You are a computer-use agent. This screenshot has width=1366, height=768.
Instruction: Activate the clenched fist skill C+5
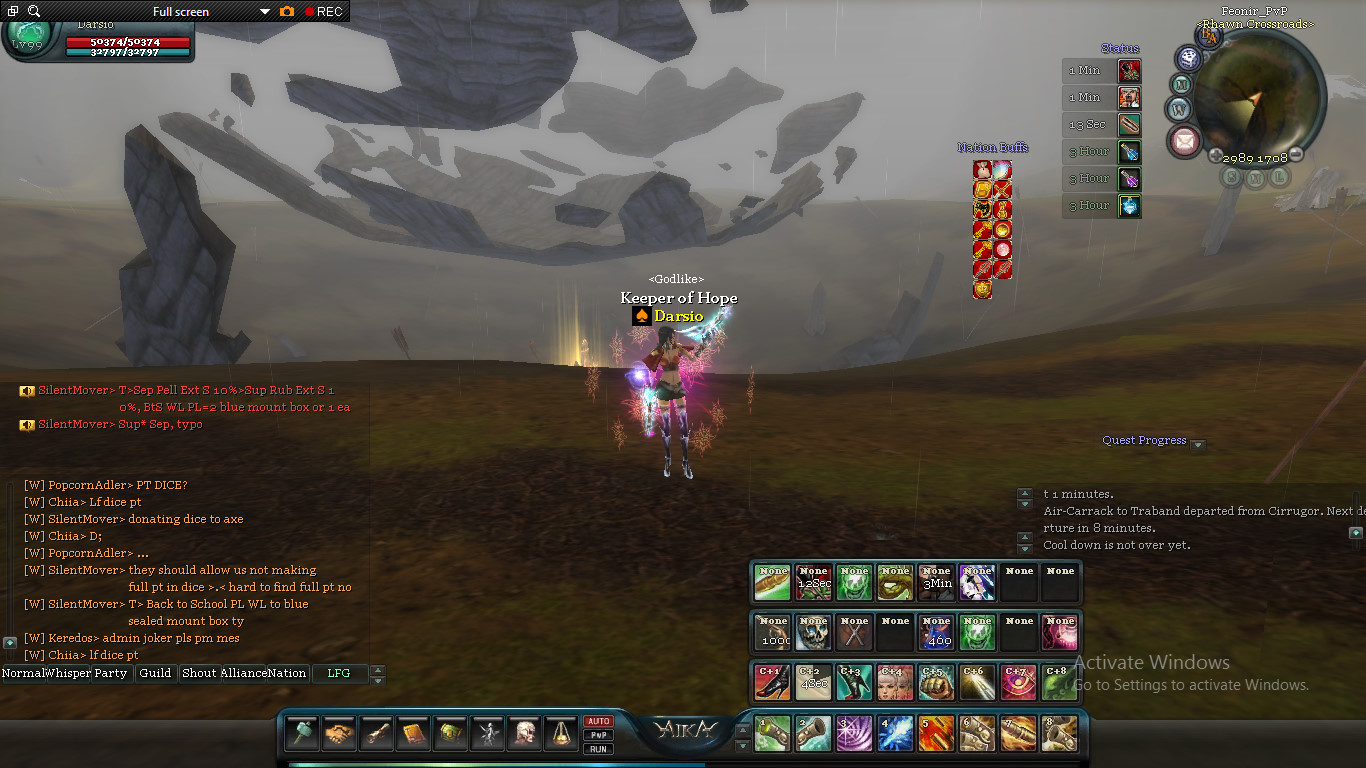[x=936, y=682]
